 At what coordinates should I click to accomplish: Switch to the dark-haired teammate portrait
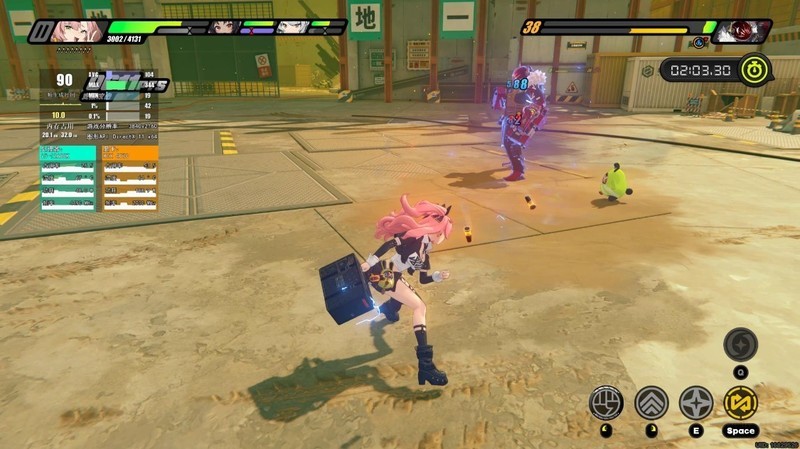click(x=224, y=27)
